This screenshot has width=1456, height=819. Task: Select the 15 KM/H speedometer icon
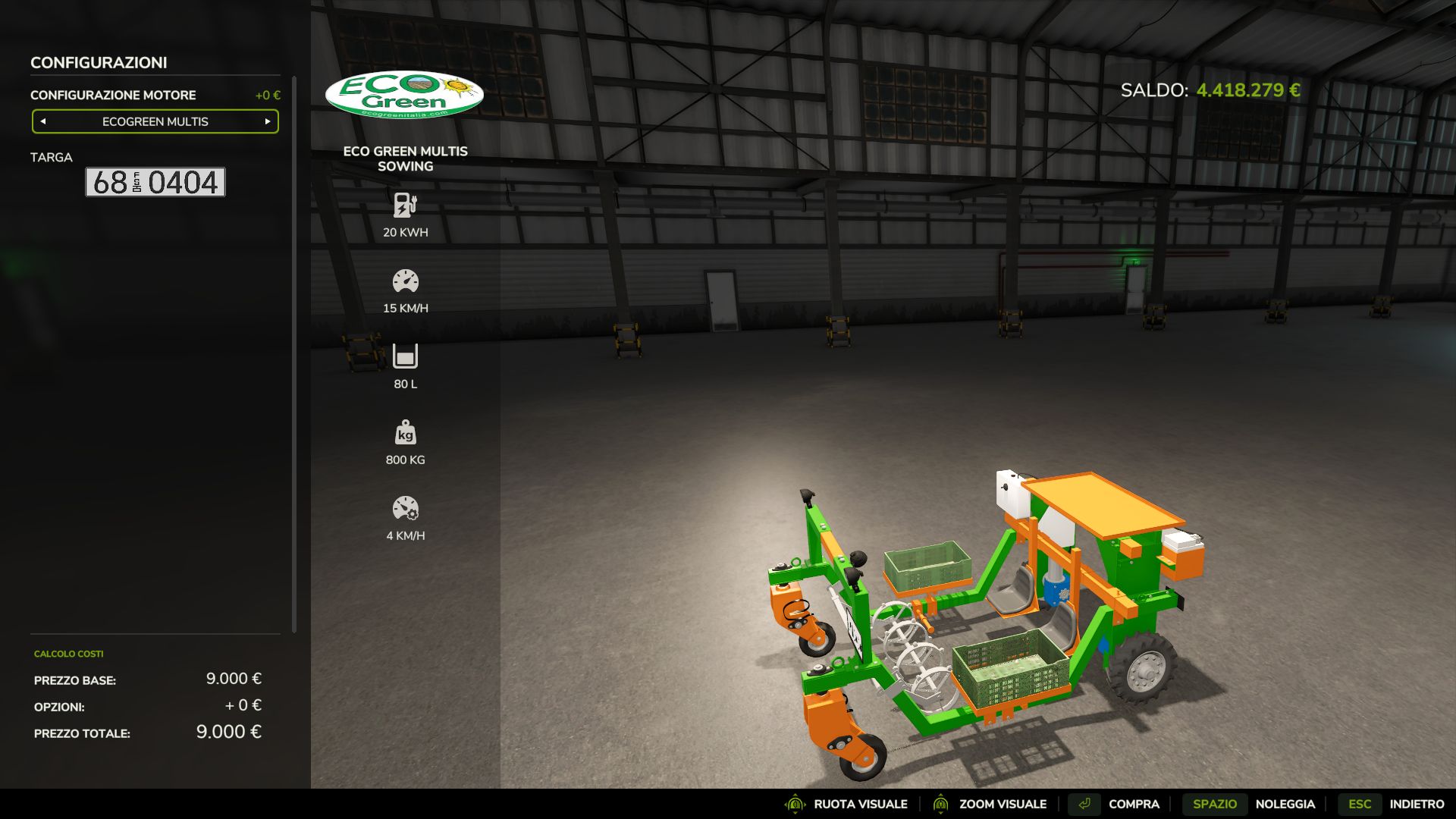(x=404, y=281)
